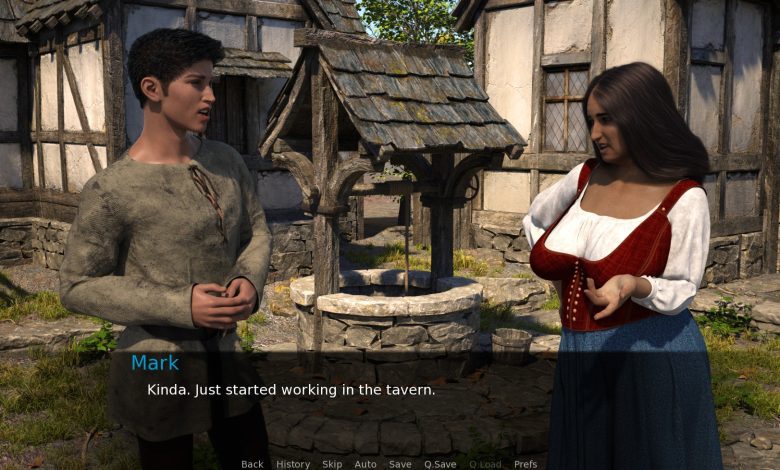The image size is (780, 470).
Task: Go back one line with Back
Action: pyautogui.click(x=252, y=464)
